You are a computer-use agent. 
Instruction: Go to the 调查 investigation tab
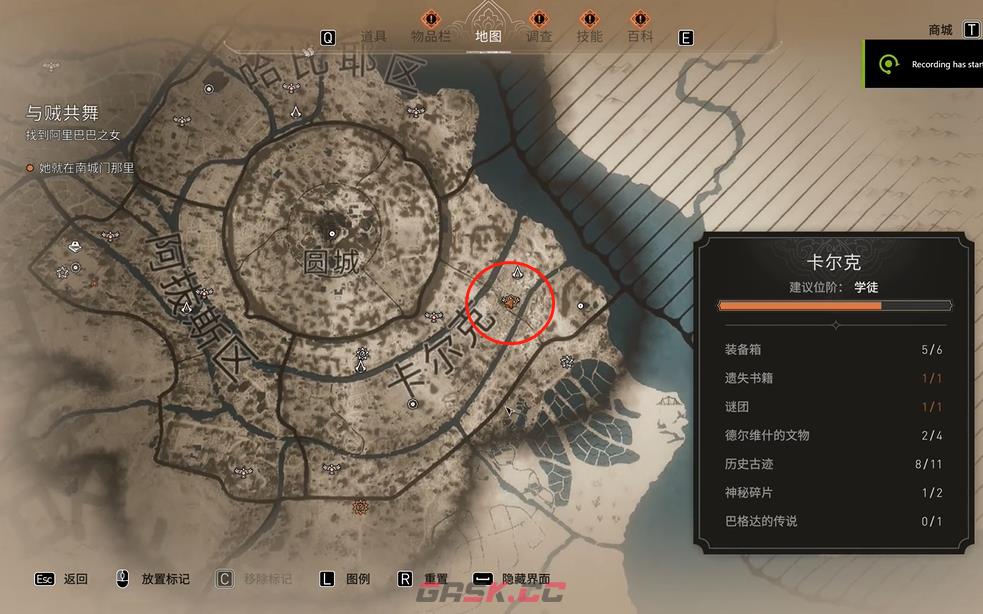tap(539, 37)
